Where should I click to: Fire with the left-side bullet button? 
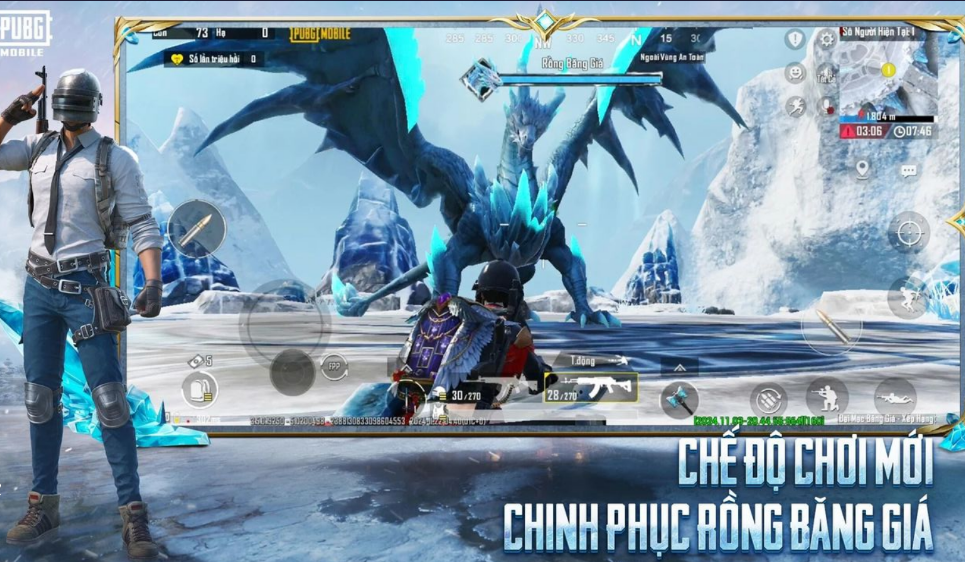(x=196, y=229)
